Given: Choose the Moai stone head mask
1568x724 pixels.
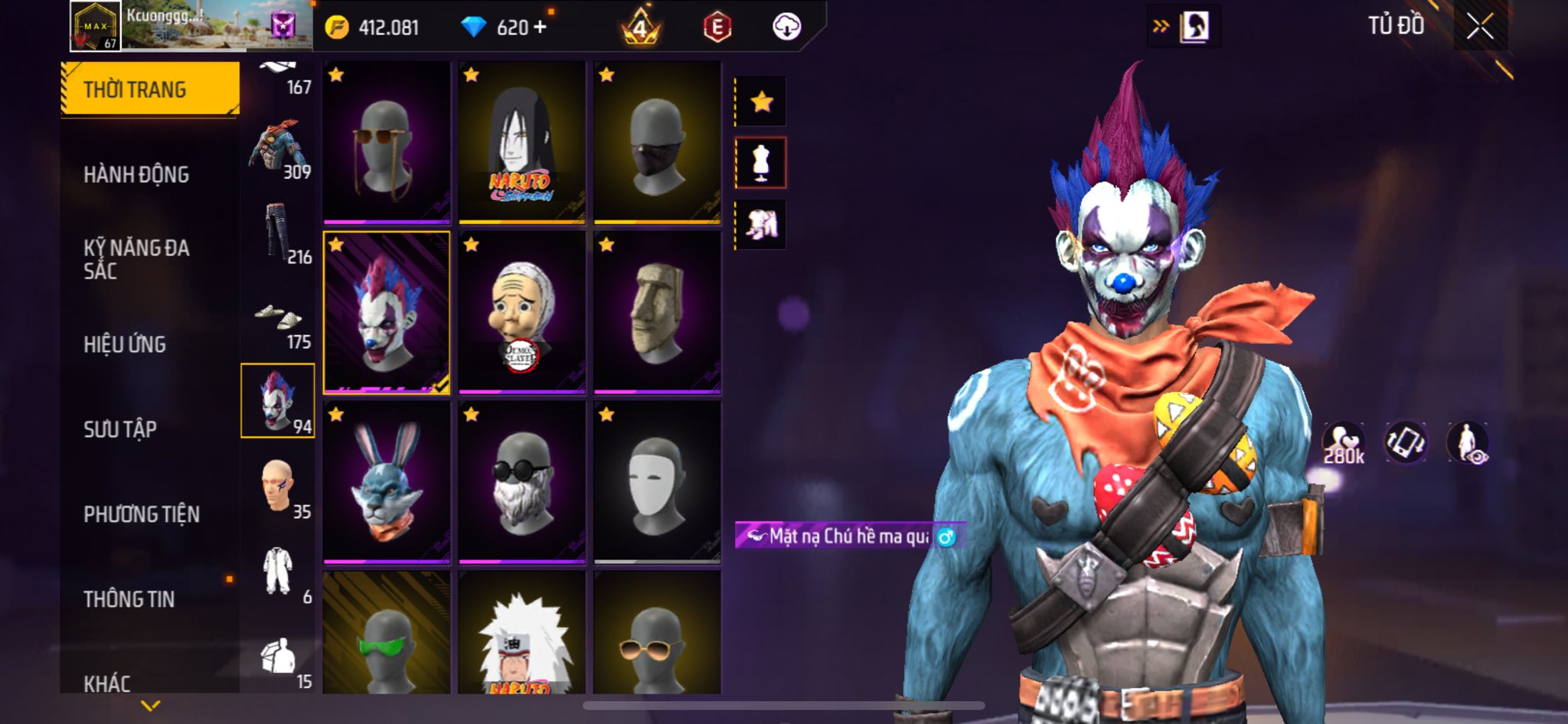Looking at the screenshot, I should pyautogui.click(x=657, y=312).
